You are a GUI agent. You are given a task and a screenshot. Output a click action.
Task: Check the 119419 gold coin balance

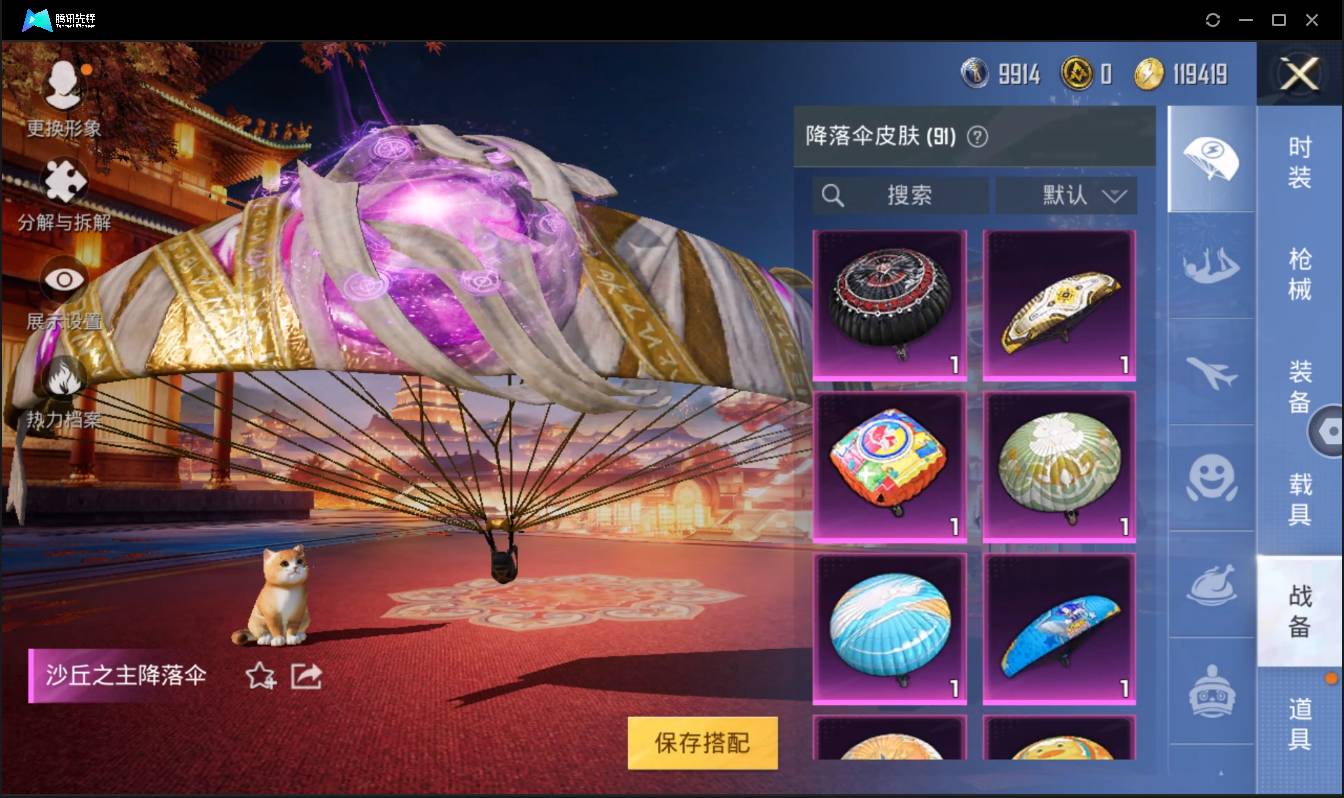click(x=1181, y=74)
